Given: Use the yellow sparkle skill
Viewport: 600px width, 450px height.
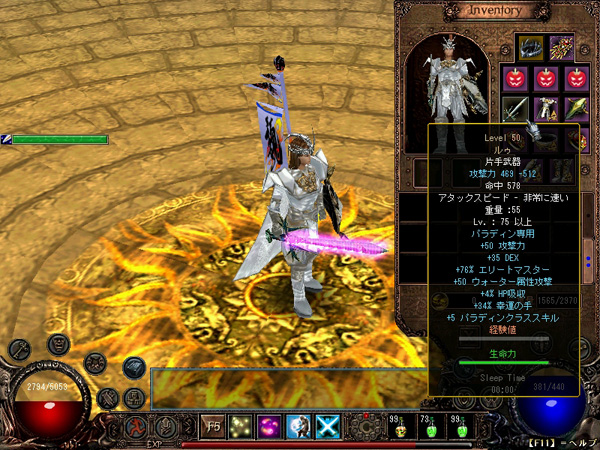Looking at the screenshot, I should click(x=241, y=426).
